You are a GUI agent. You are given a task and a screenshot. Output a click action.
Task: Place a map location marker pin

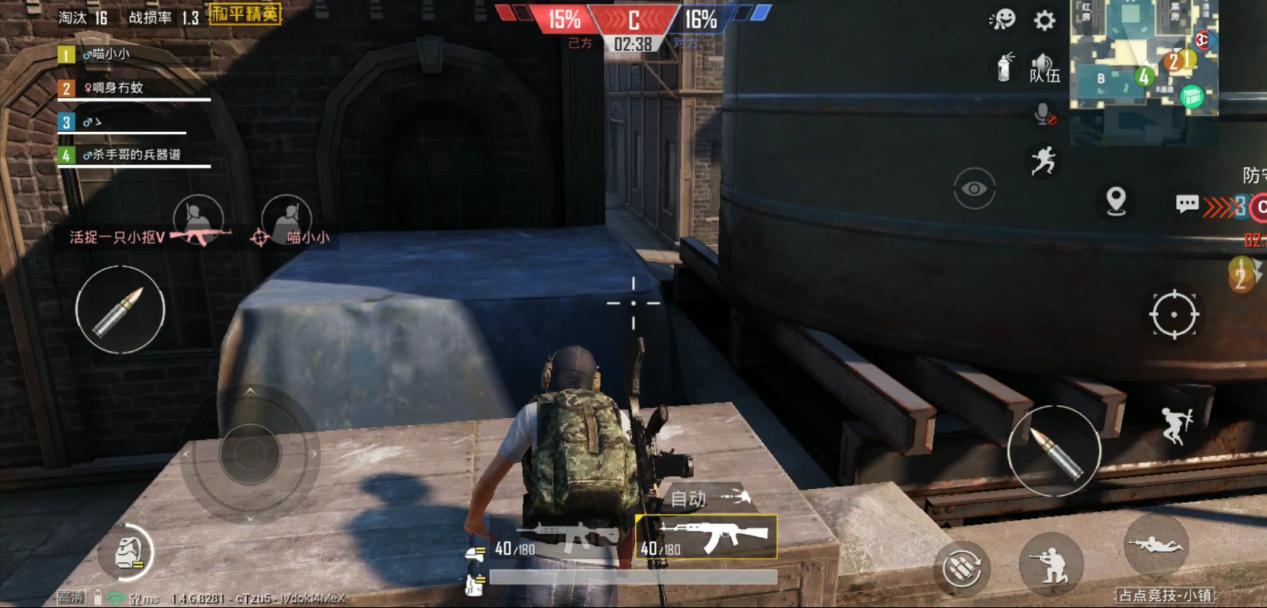tap(1116, 201)
